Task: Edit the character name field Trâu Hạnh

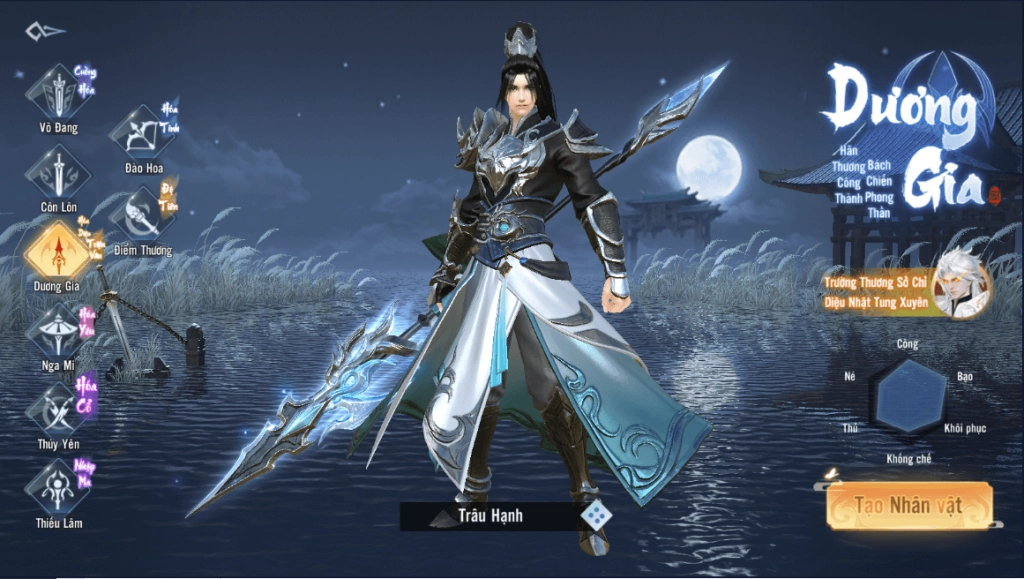Action: click(490, 516)
